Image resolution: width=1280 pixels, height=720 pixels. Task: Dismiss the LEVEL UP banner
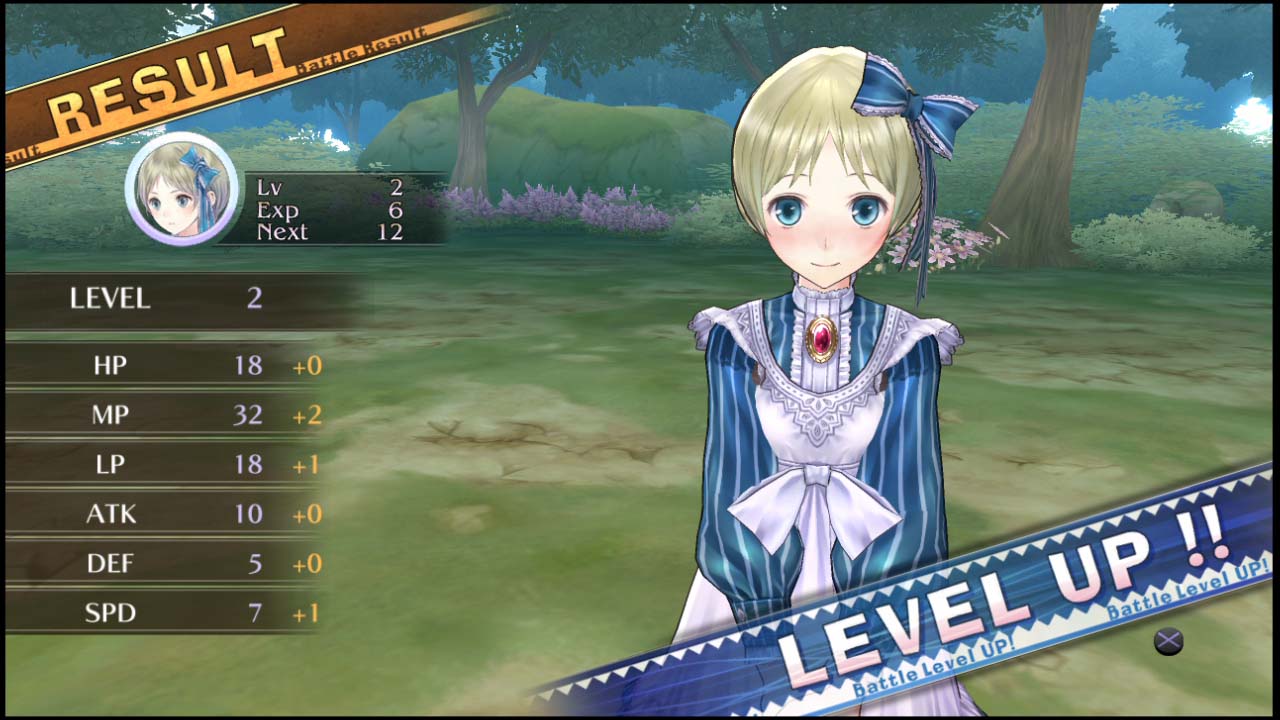click(1168, 640)
